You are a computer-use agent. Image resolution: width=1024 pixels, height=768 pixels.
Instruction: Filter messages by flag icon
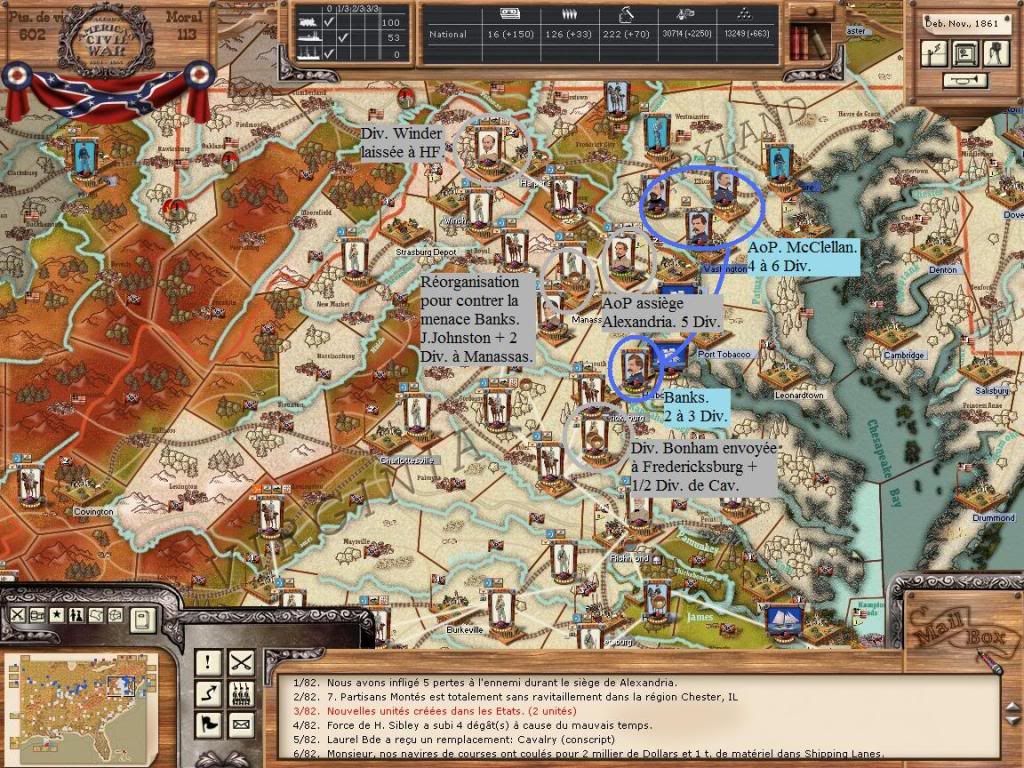click(209, 723)
